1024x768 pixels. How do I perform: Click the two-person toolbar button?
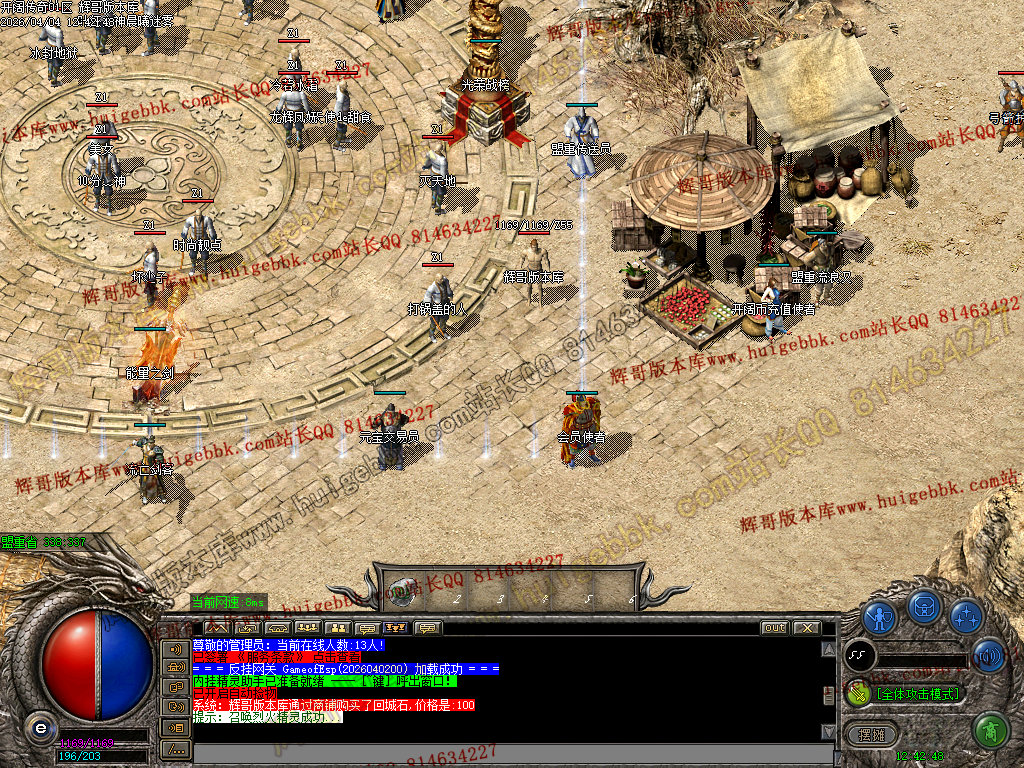click(336, 628)
